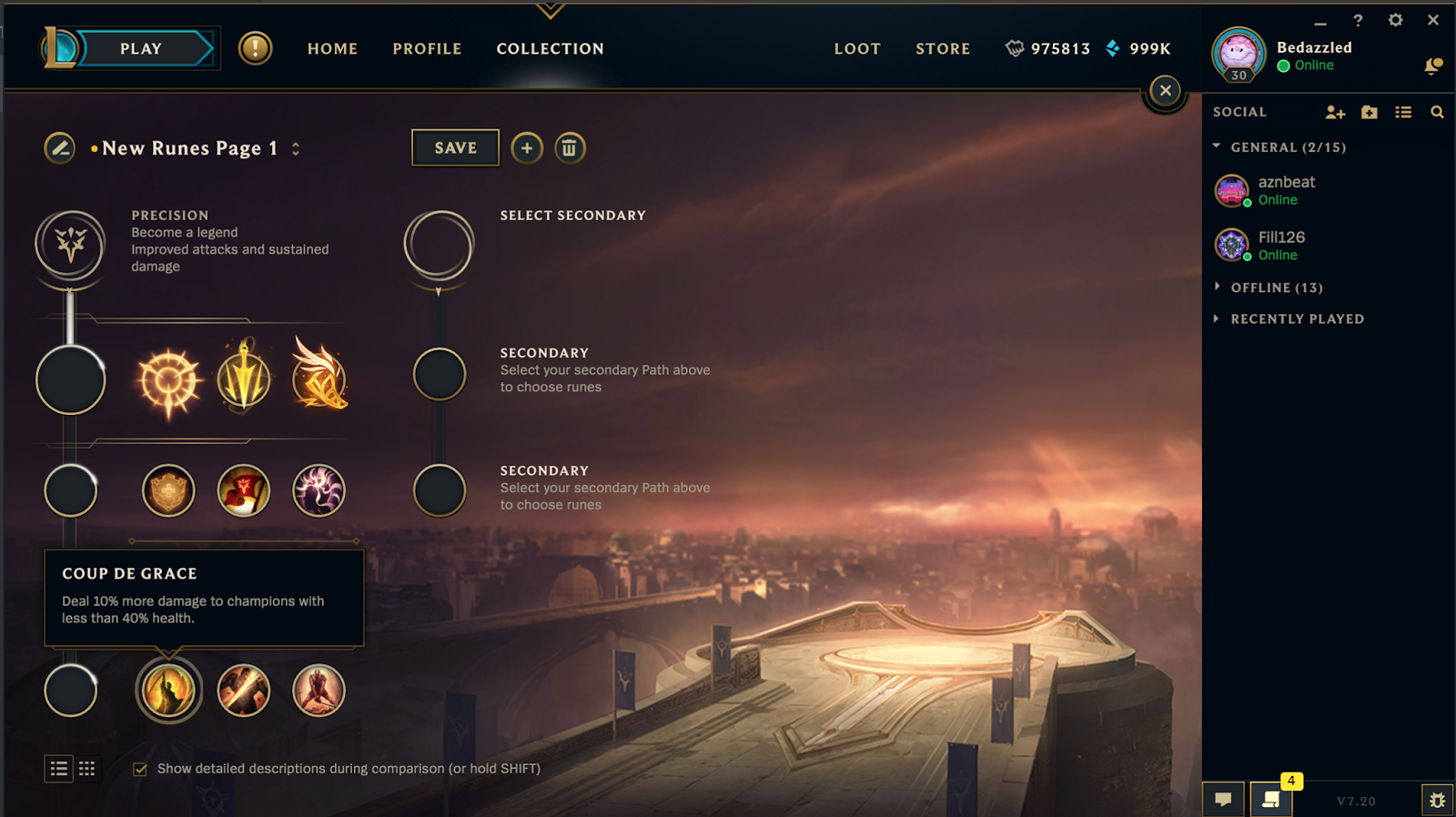This screenshot has height=817, width=1456.
Task: Toggle list view for rune display
Action: click(58, 769)
